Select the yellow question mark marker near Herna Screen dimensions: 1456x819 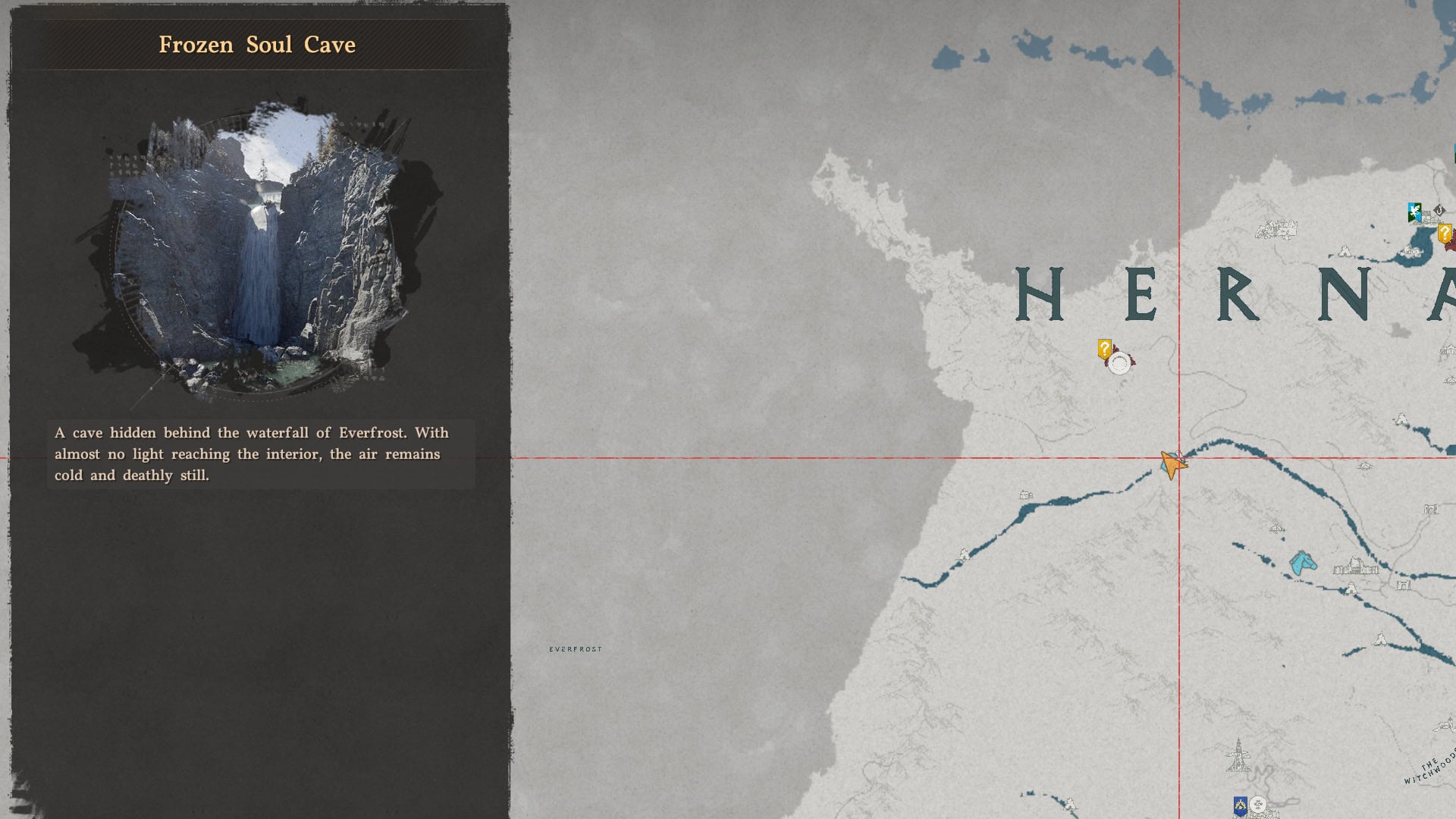point(1105,348)
